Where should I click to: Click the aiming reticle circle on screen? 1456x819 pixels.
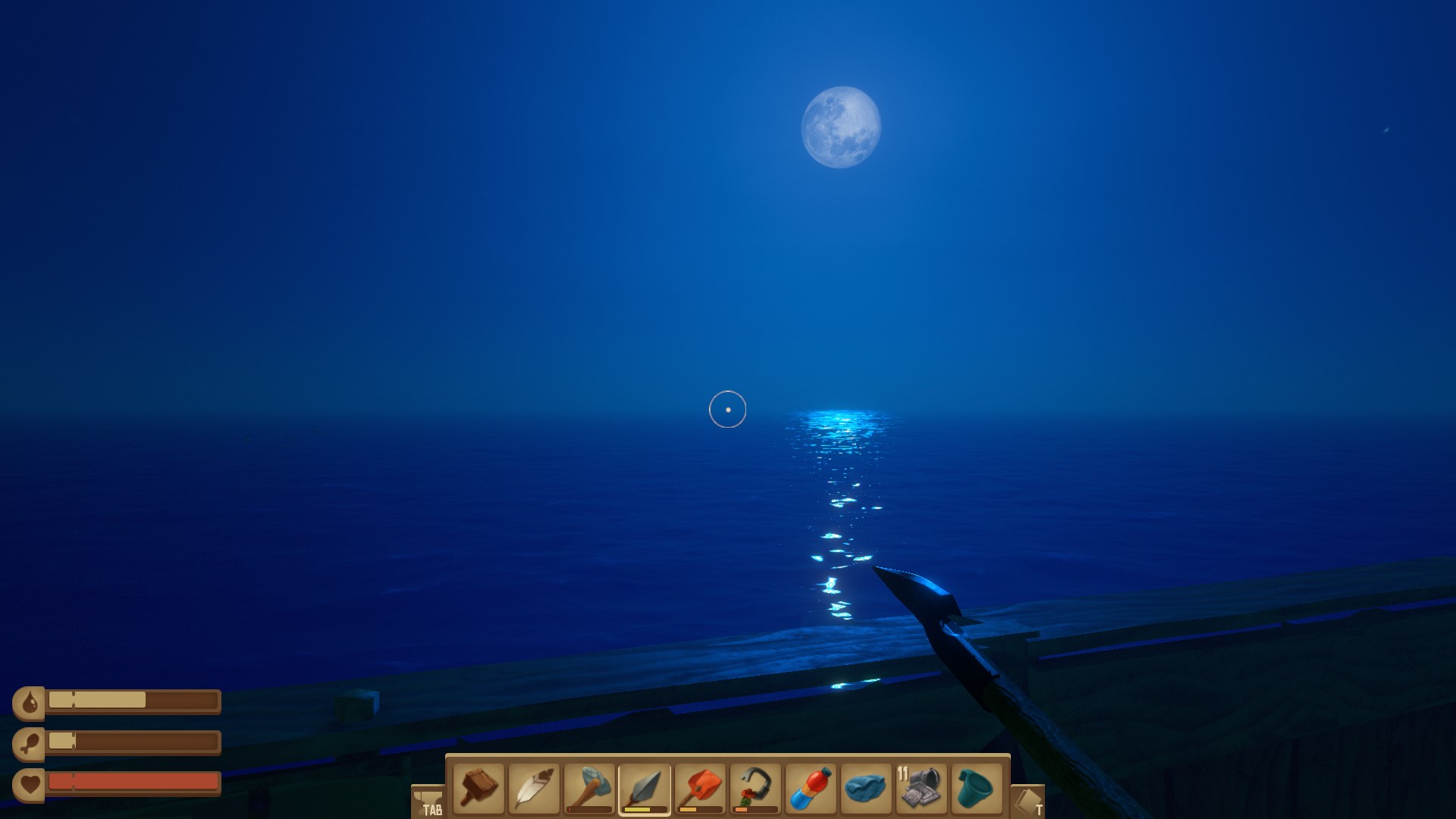(x=727, y=409)
